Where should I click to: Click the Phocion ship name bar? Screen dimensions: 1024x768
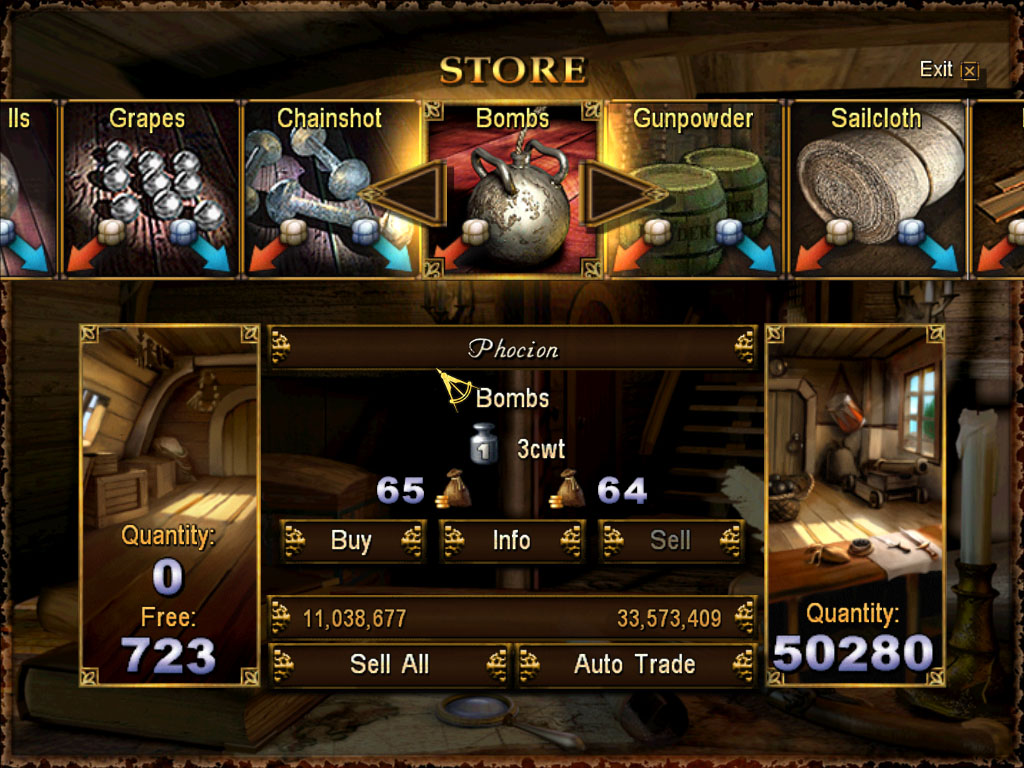click(512, 349)
